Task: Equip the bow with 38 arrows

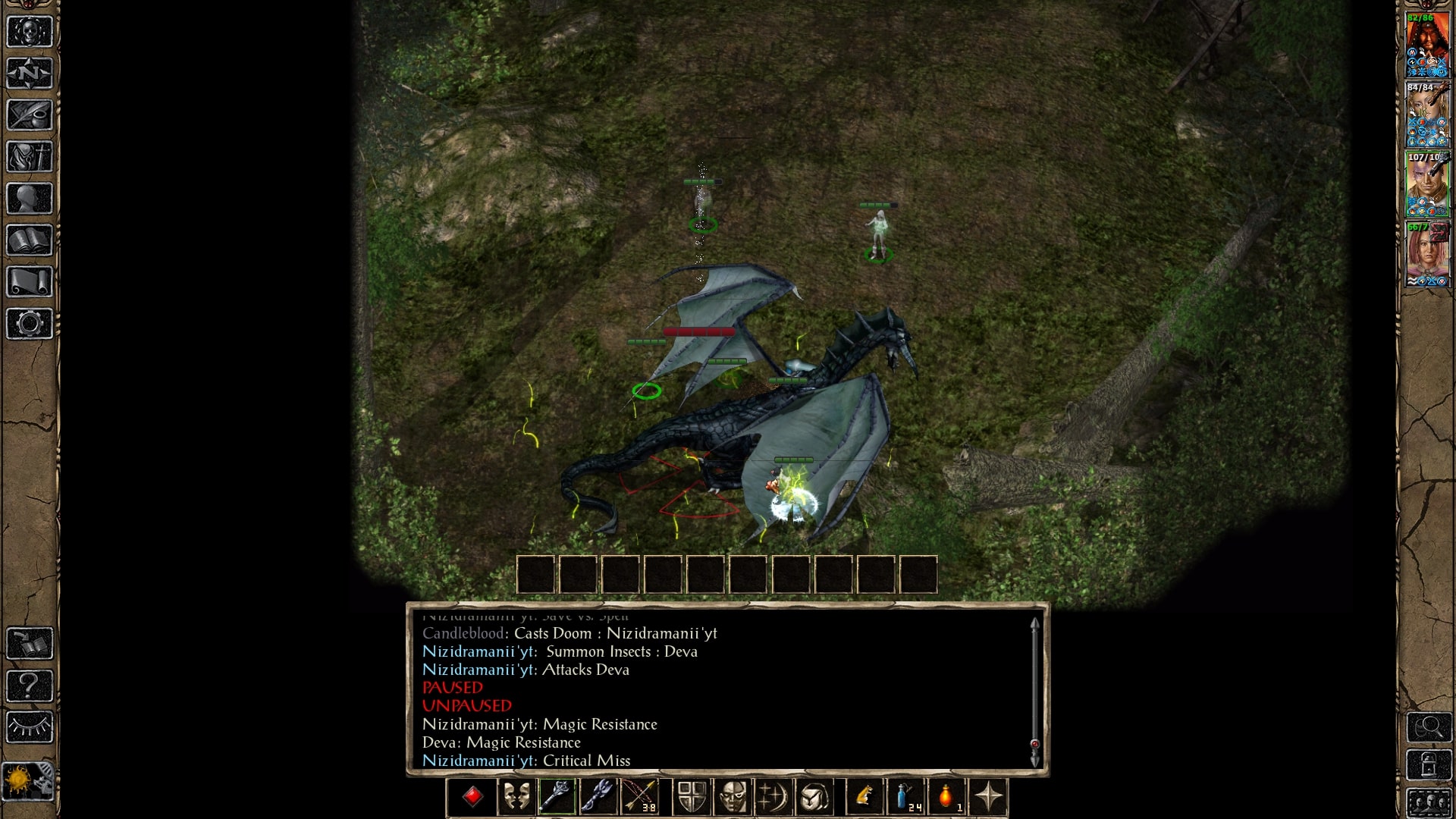Action: [639, 797]
